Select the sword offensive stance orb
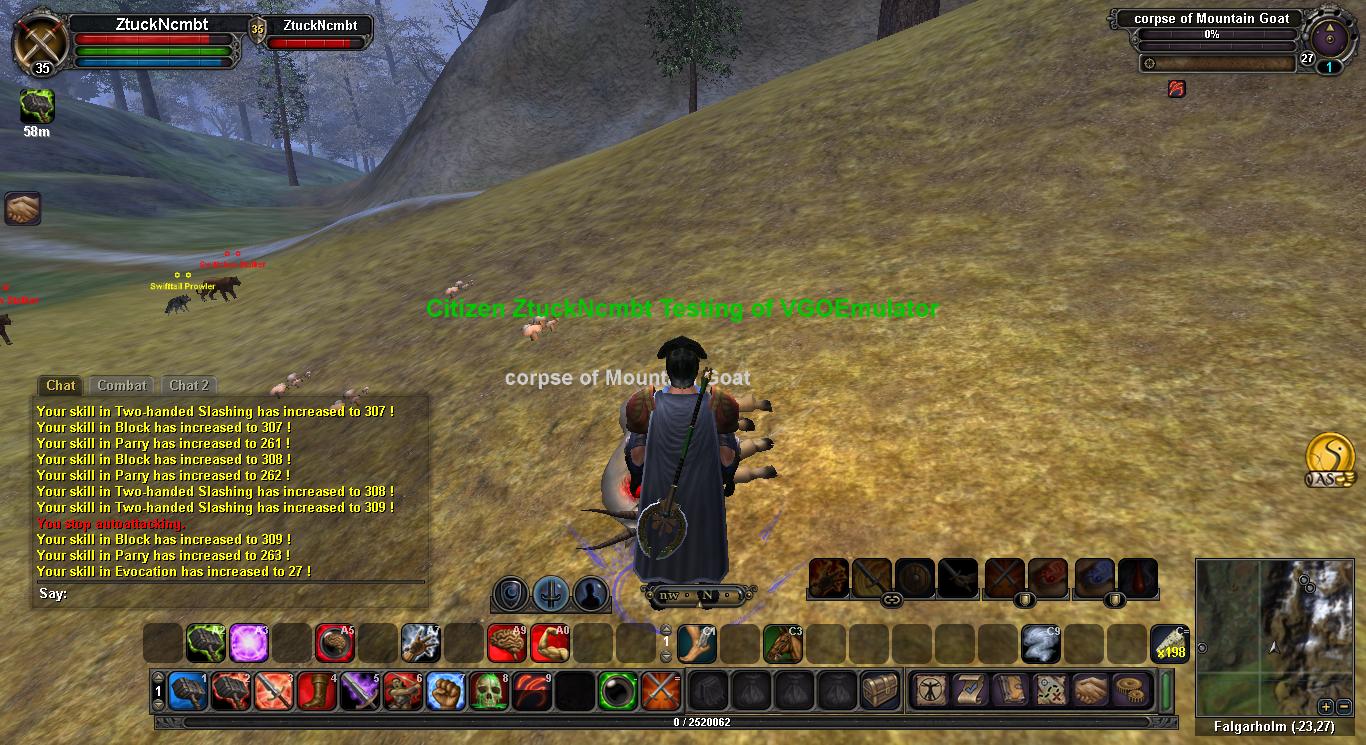 tap(551, 594)
